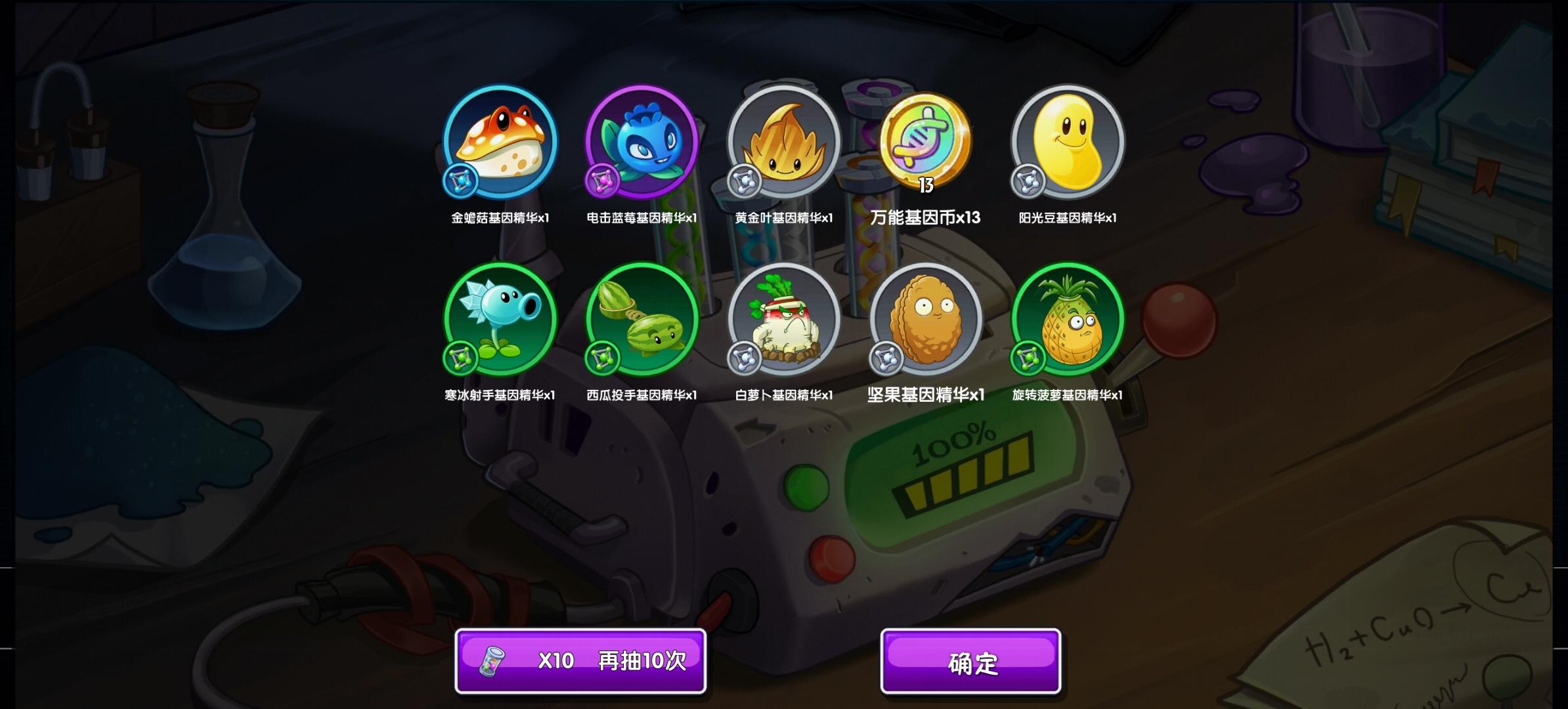Select the 坚果基因精华 wall-nut icon
The image size is (1568, 709).
(926, 320)
